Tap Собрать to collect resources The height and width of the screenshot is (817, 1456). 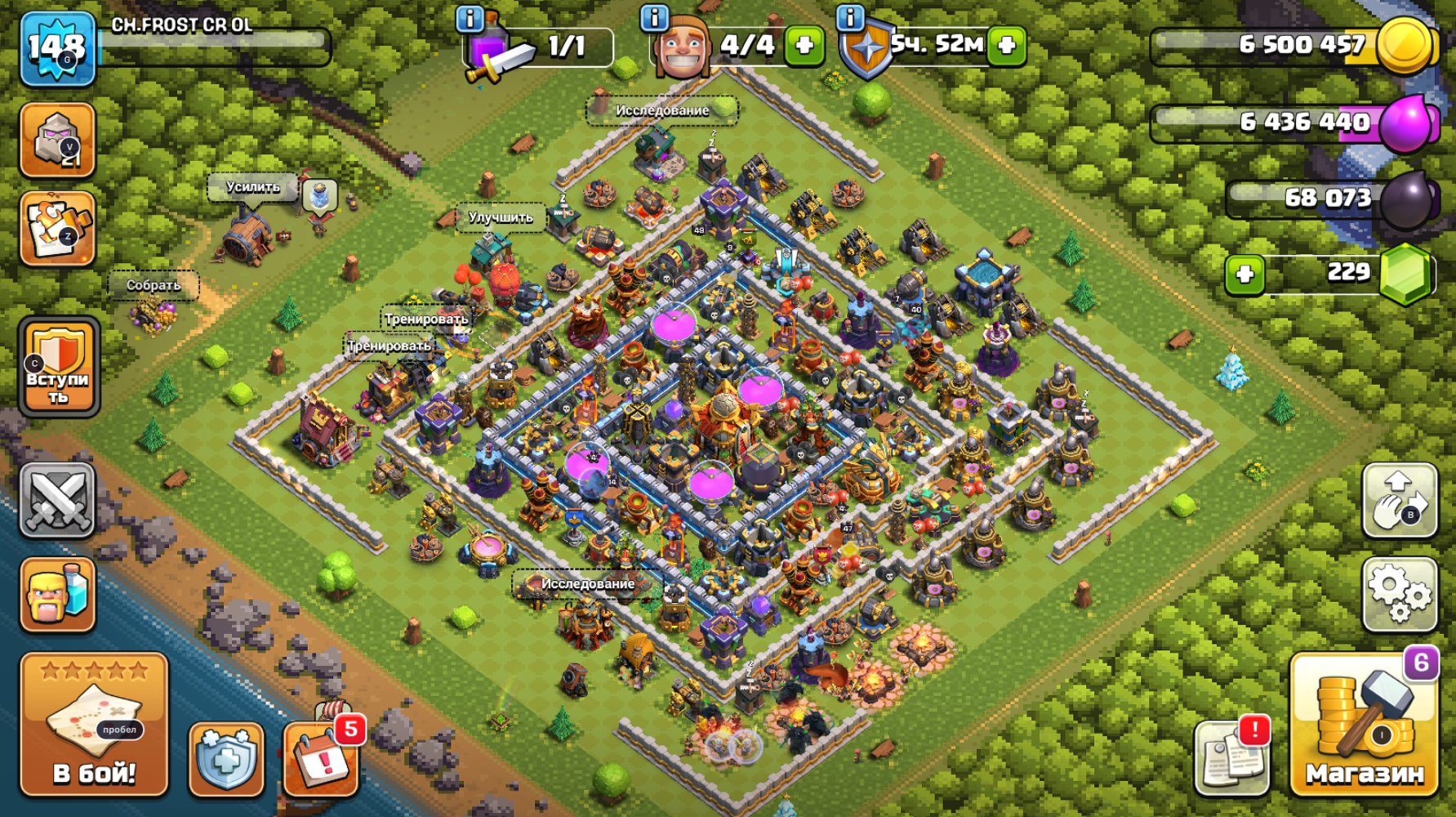(x=152, y=285)
